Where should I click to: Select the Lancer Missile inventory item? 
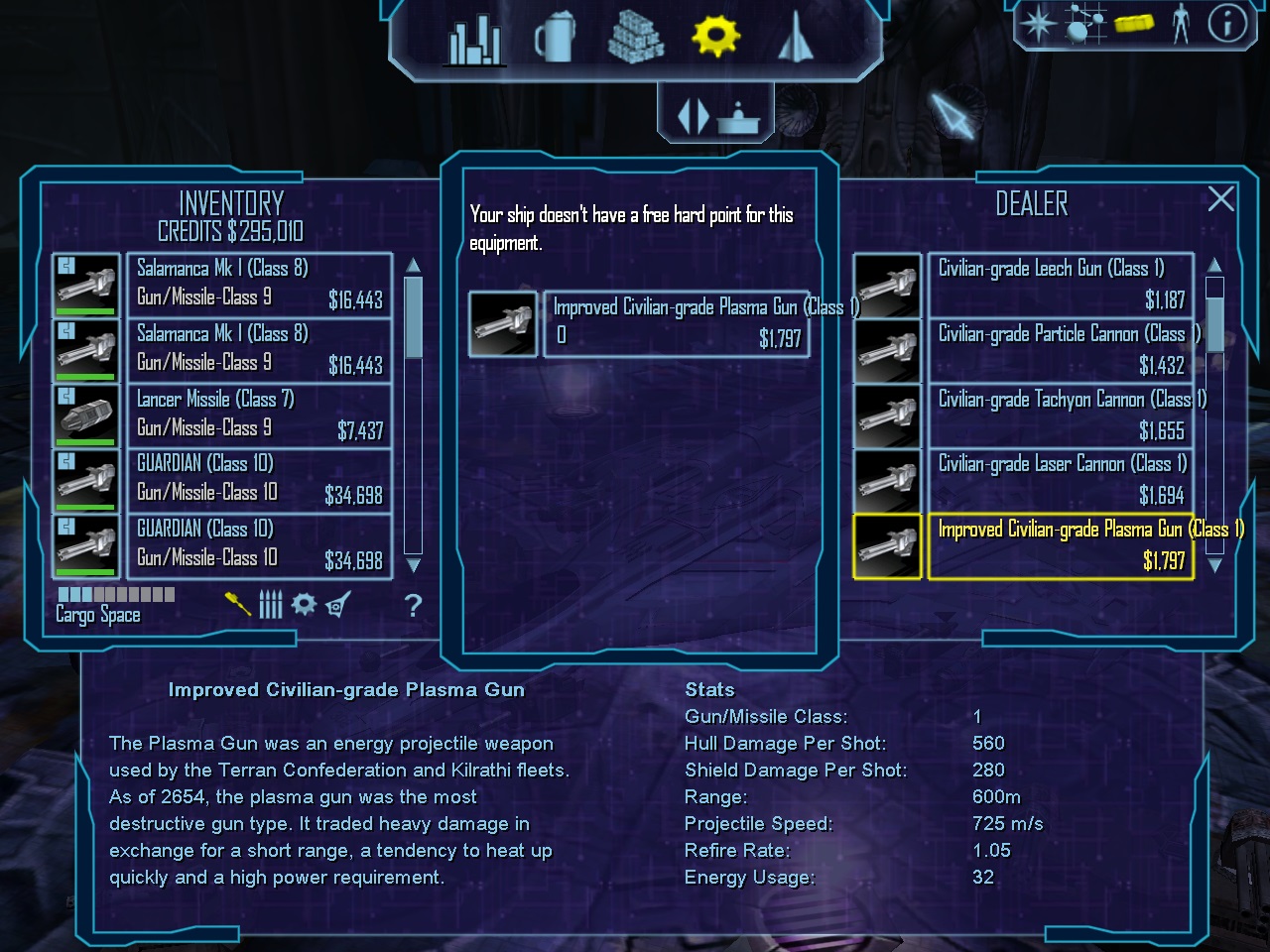pos(259,415)
